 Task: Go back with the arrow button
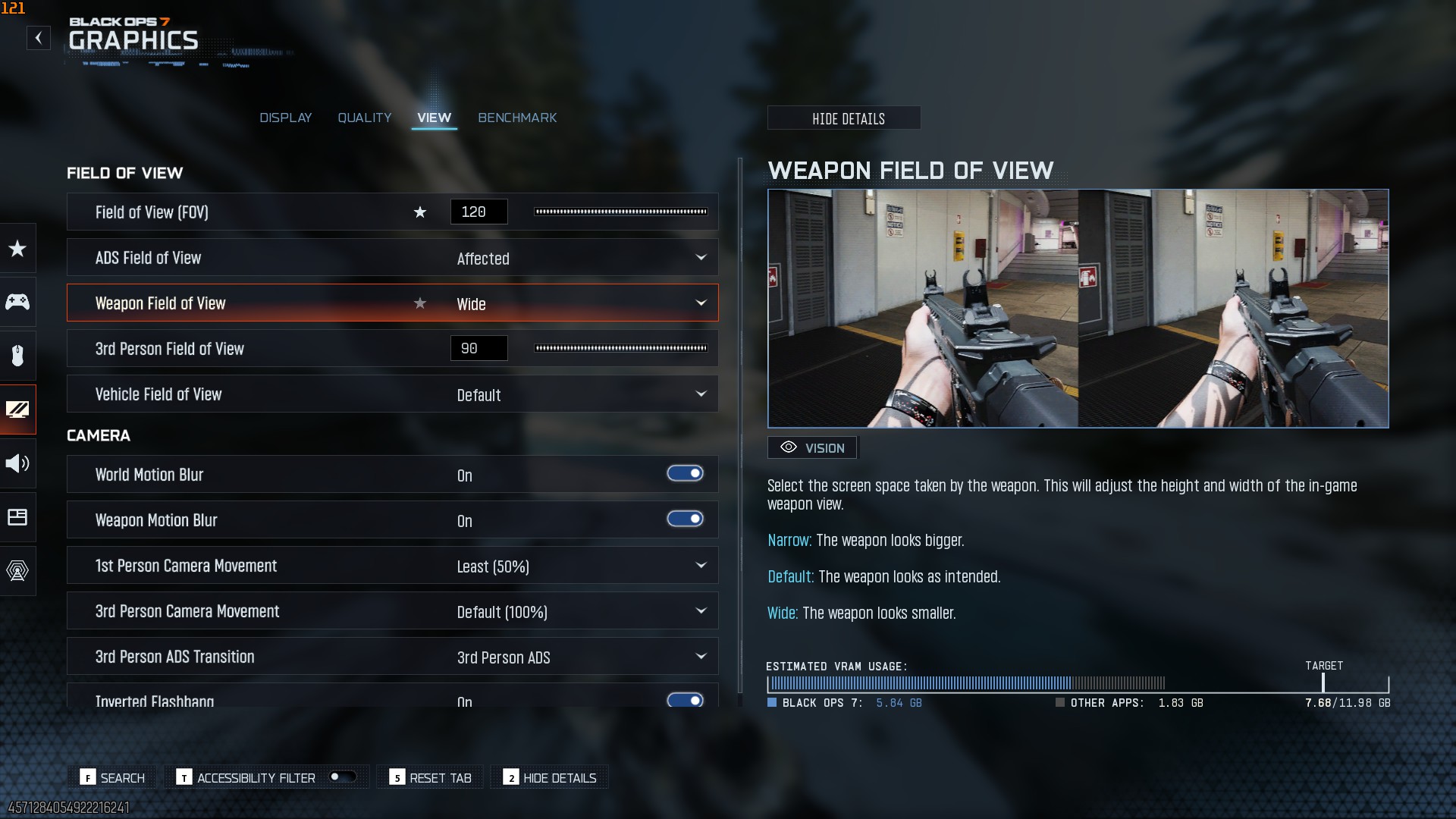(39, 38)
